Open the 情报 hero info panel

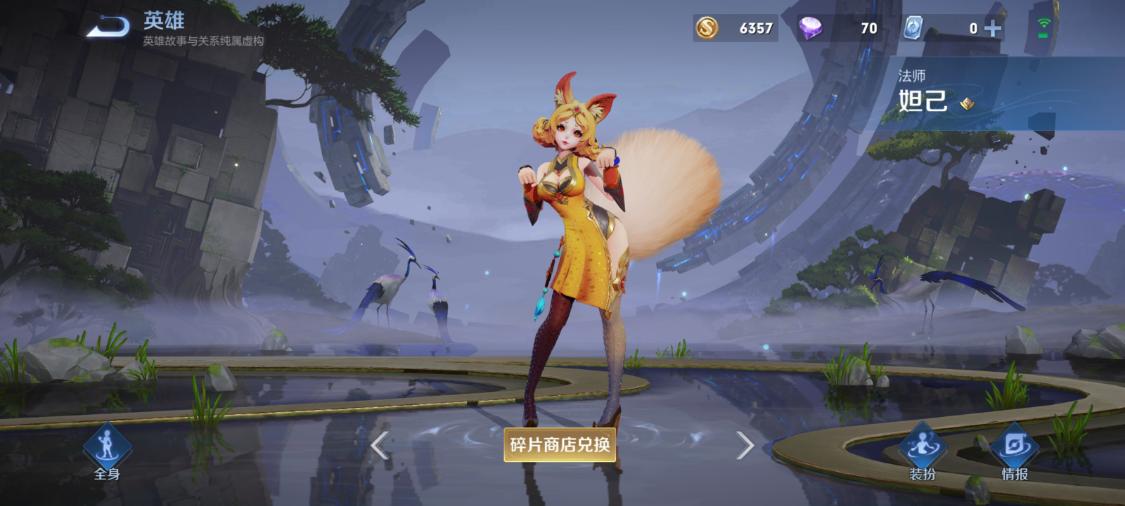coord(1014,453)
